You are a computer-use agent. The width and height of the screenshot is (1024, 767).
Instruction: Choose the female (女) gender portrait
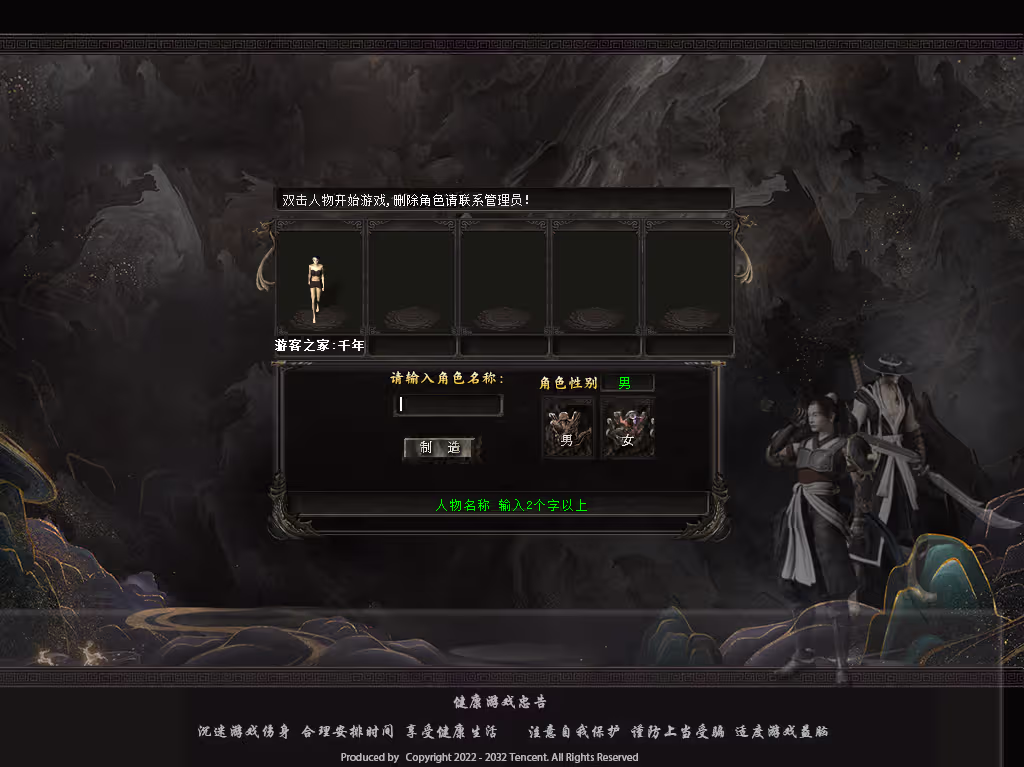coord(627,428)
